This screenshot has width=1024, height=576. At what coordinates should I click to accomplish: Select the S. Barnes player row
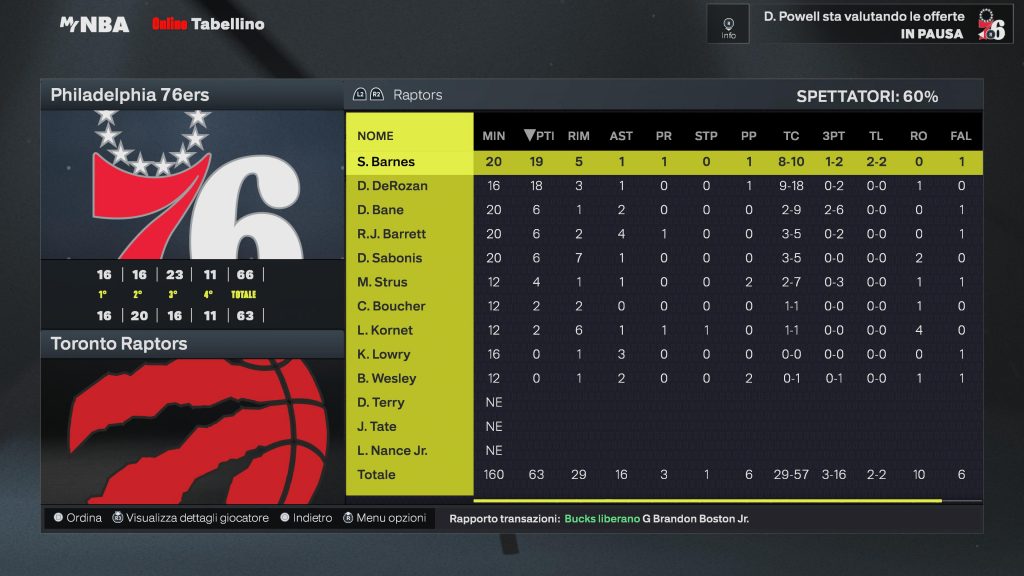coord(386,162)
